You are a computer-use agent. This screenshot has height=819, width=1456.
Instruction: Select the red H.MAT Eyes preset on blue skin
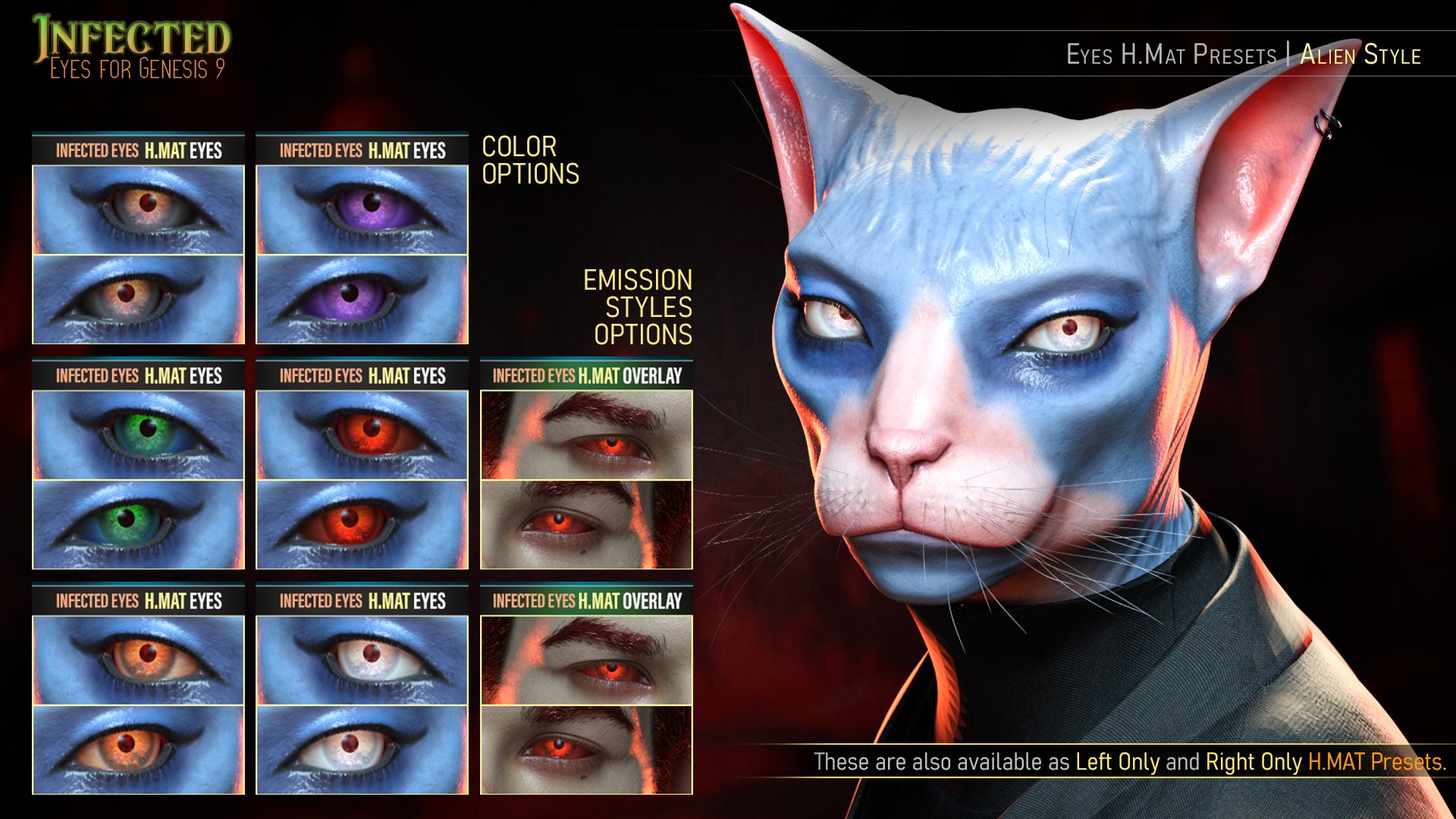(362, 479)
